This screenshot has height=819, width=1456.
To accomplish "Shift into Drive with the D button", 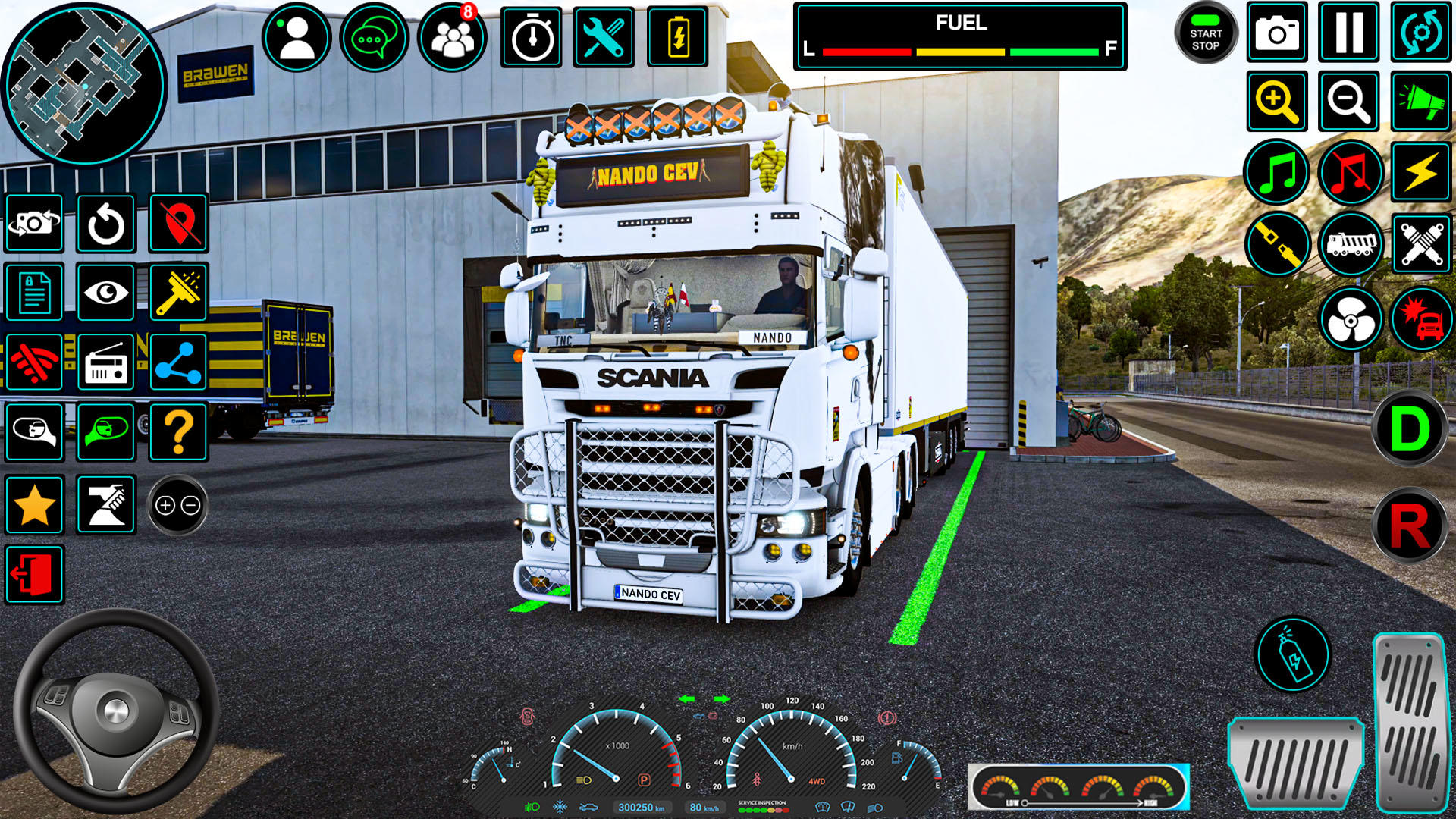I will 1409,429.
